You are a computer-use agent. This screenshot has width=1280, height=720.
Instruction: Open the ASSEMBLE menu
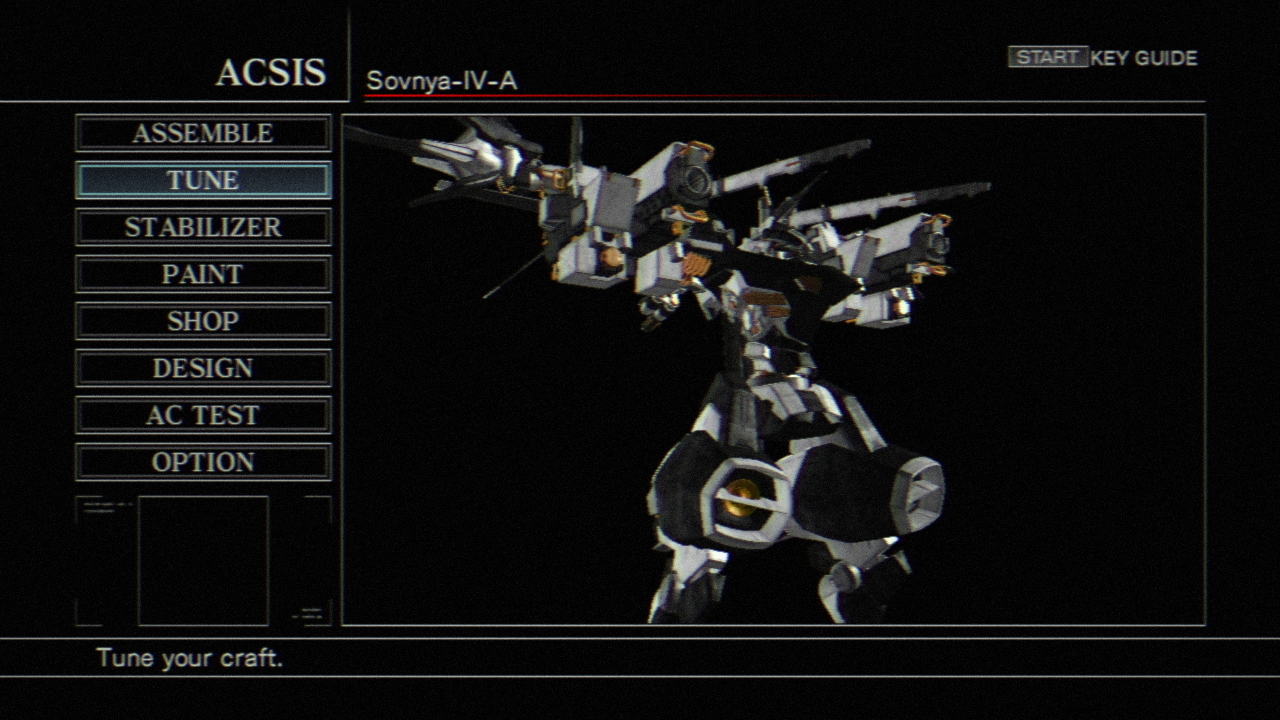pos(203,133)
